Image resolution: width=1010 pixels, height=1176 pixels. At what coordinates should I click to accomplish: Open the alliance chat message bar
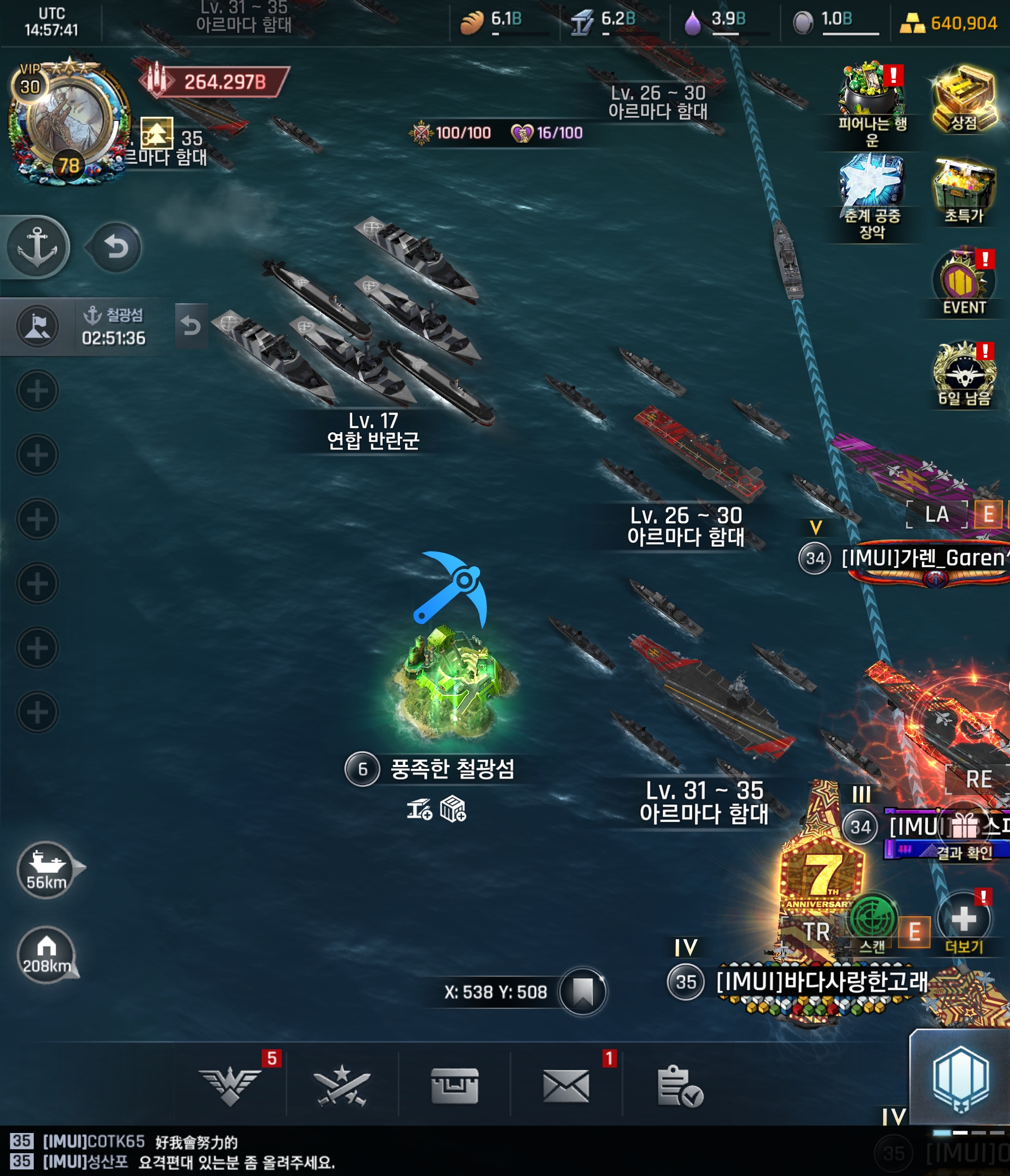[x=341, y=1151]
